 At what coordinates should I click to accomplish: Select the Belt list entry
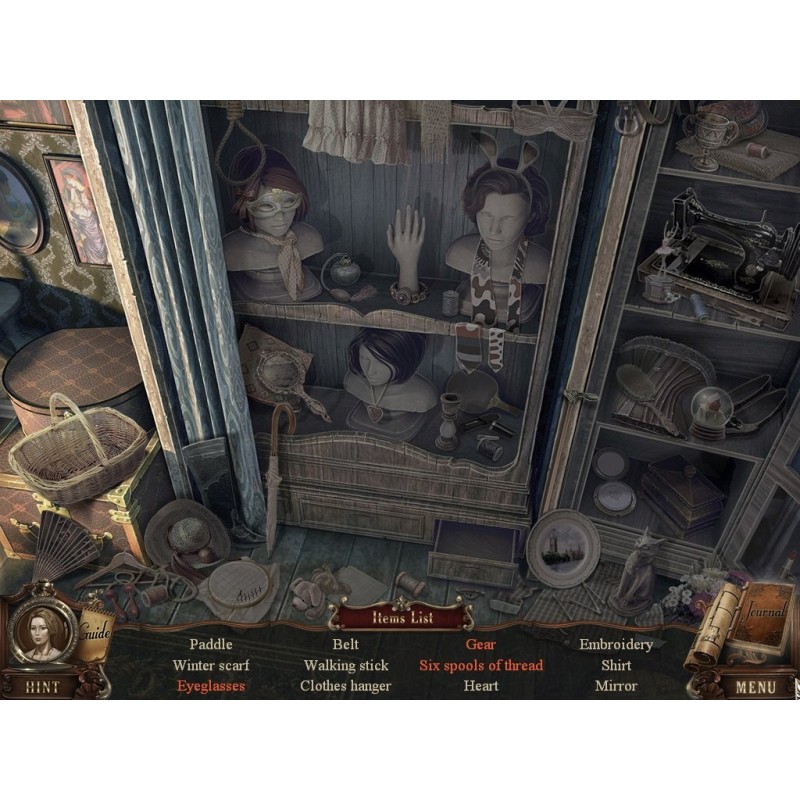(346, 645)
